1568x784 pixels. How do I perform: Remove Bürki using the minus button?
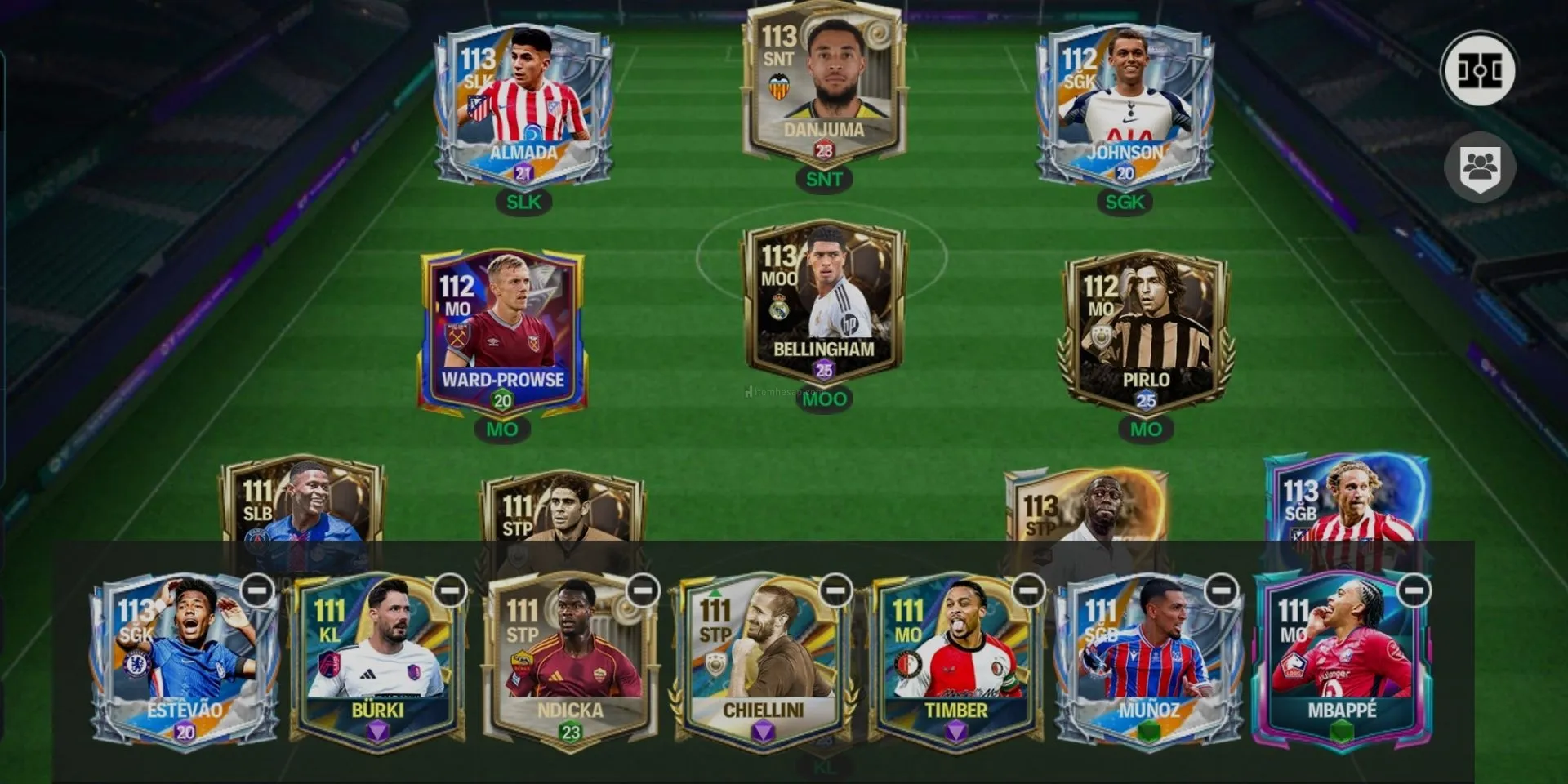tap(450, 590)
